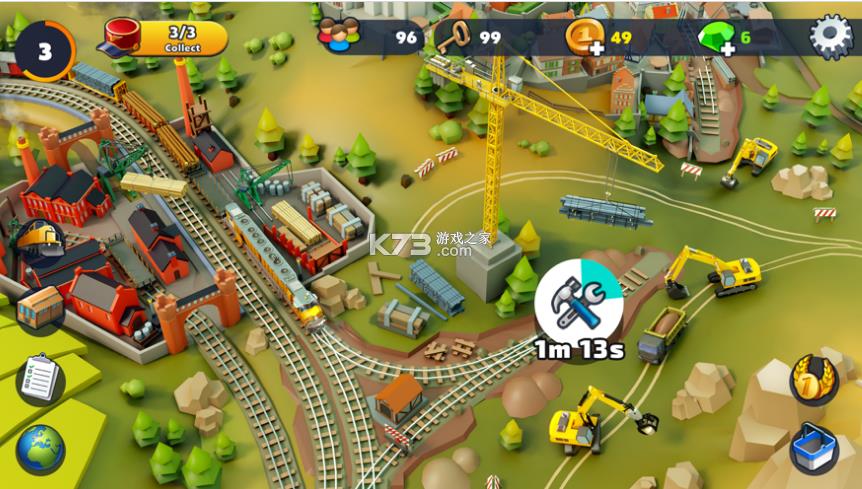This screenshot has width=862, height=489.
Task: Open the globe world map
Action: tap(40, 449)
